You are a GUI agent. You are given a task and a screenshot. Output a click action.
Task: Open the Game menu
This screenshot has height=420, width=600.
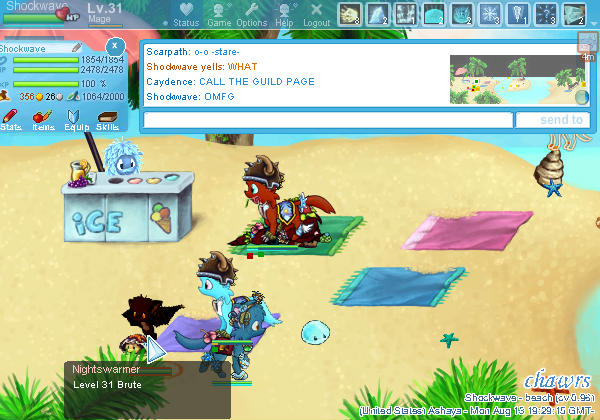[219, 14]
